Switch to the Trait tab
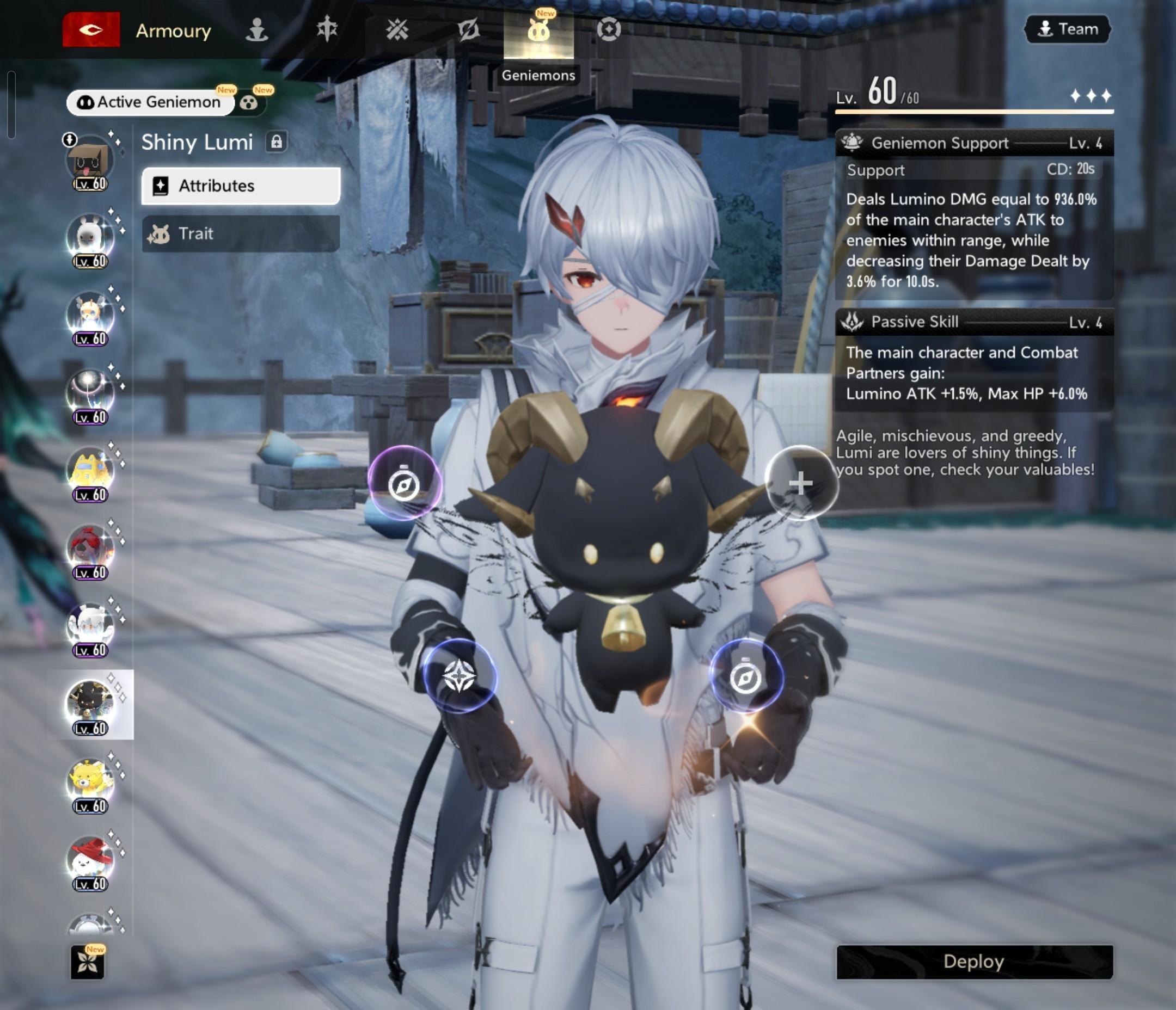The width and height of the screenshot is (1176, 1010). click(241, 233)
